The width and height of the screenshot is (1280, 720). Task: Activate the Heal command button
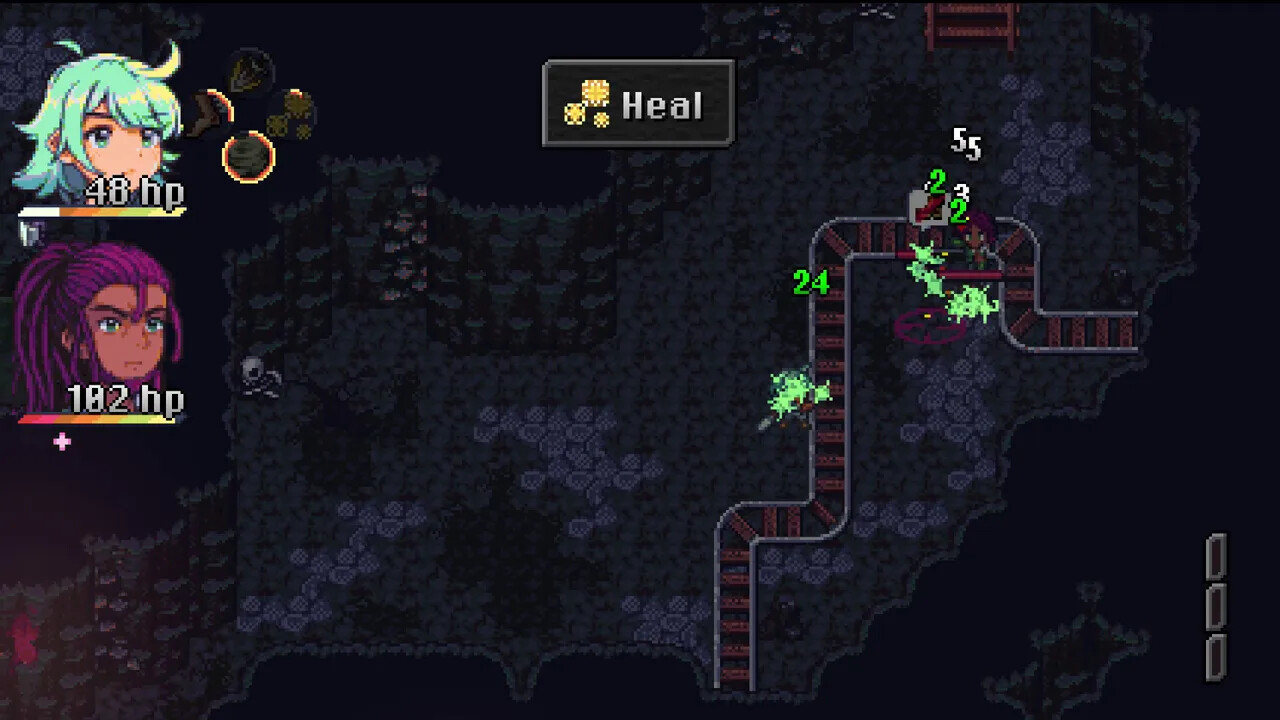point(638,105)
